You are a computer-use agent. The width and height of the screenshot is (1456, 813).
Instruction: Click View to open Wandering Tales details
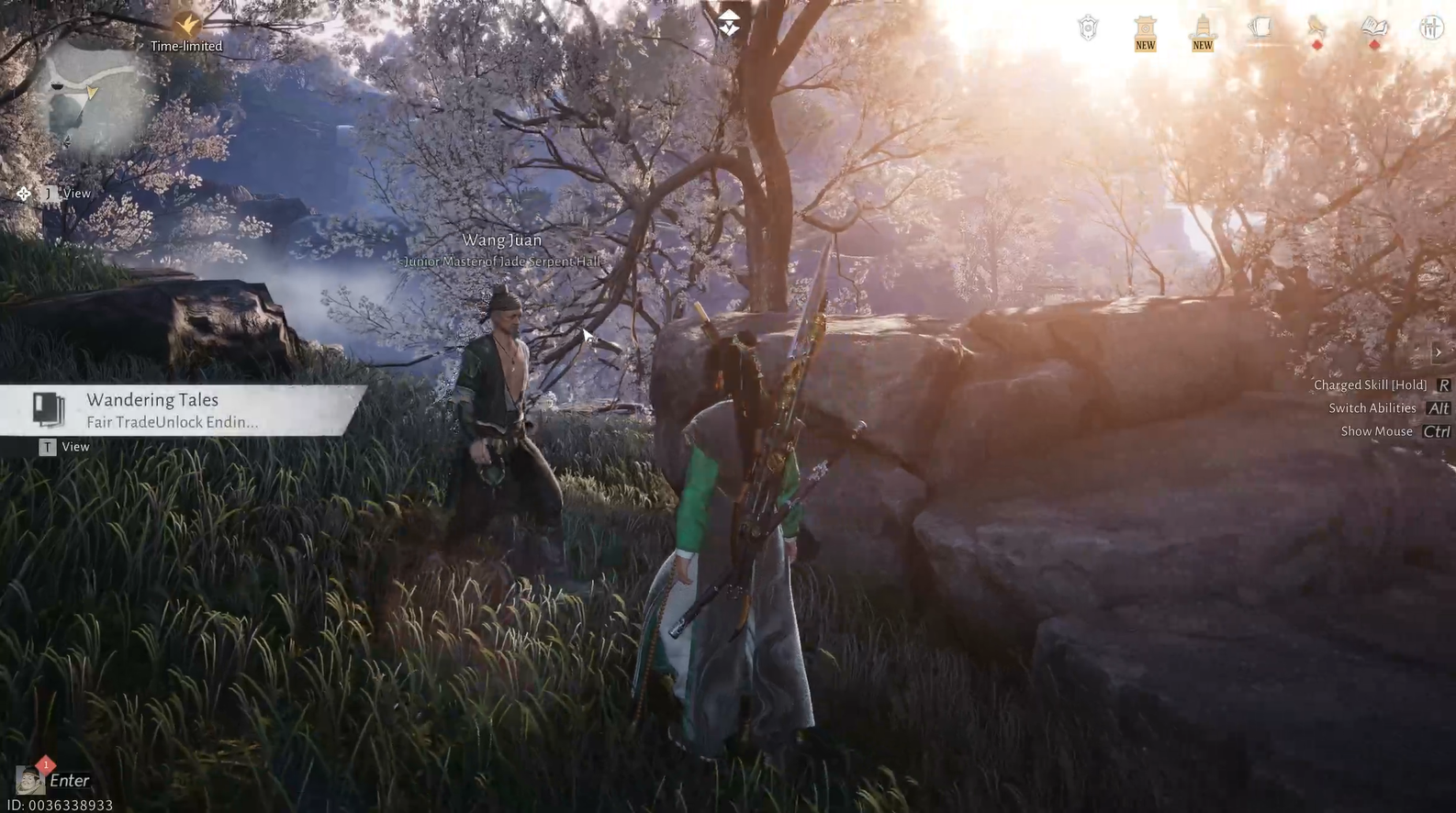(75, 447)
